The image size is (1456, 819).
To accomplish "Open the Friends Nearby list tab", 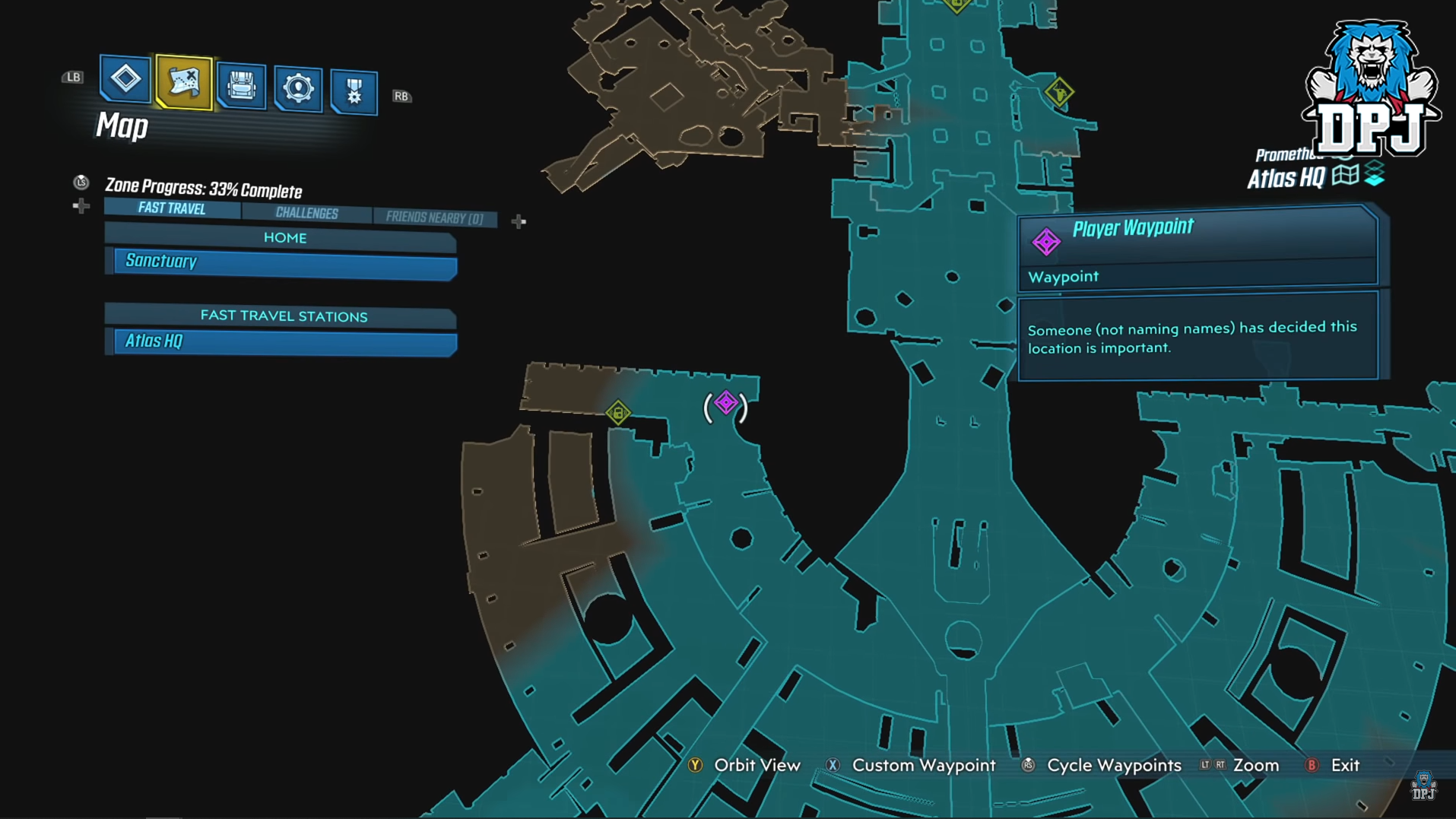I will click(x=434, y=217).
